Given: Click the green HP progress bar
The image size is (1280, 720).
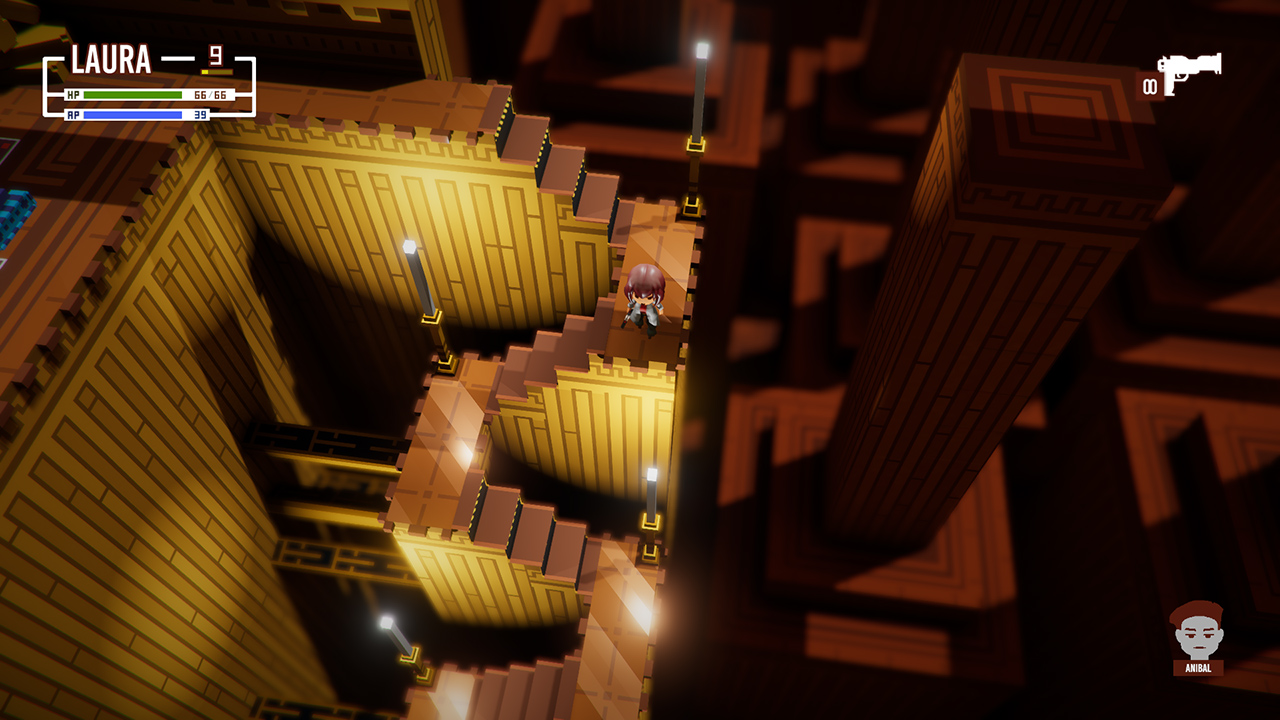Looking at the screenshot, I should pos(133,94).
